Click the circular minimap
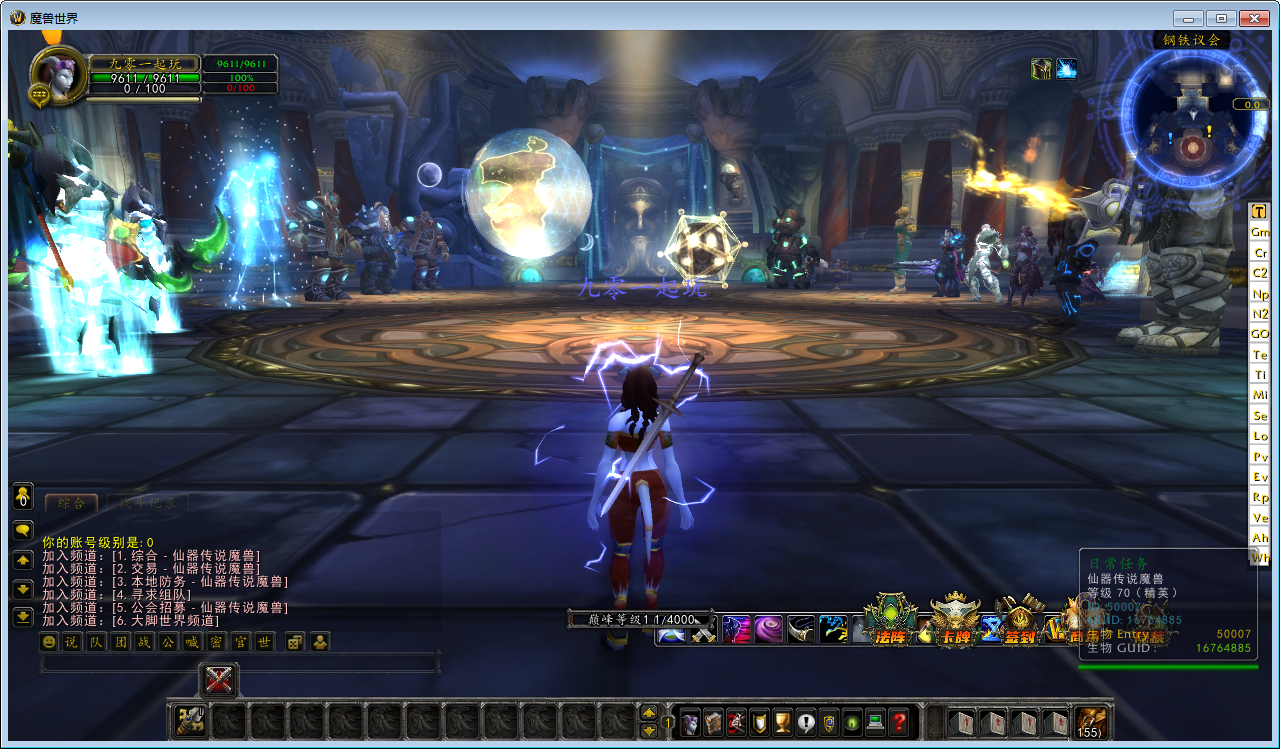The width and height of the screenshot is (1280, 749). (1191, 124)
